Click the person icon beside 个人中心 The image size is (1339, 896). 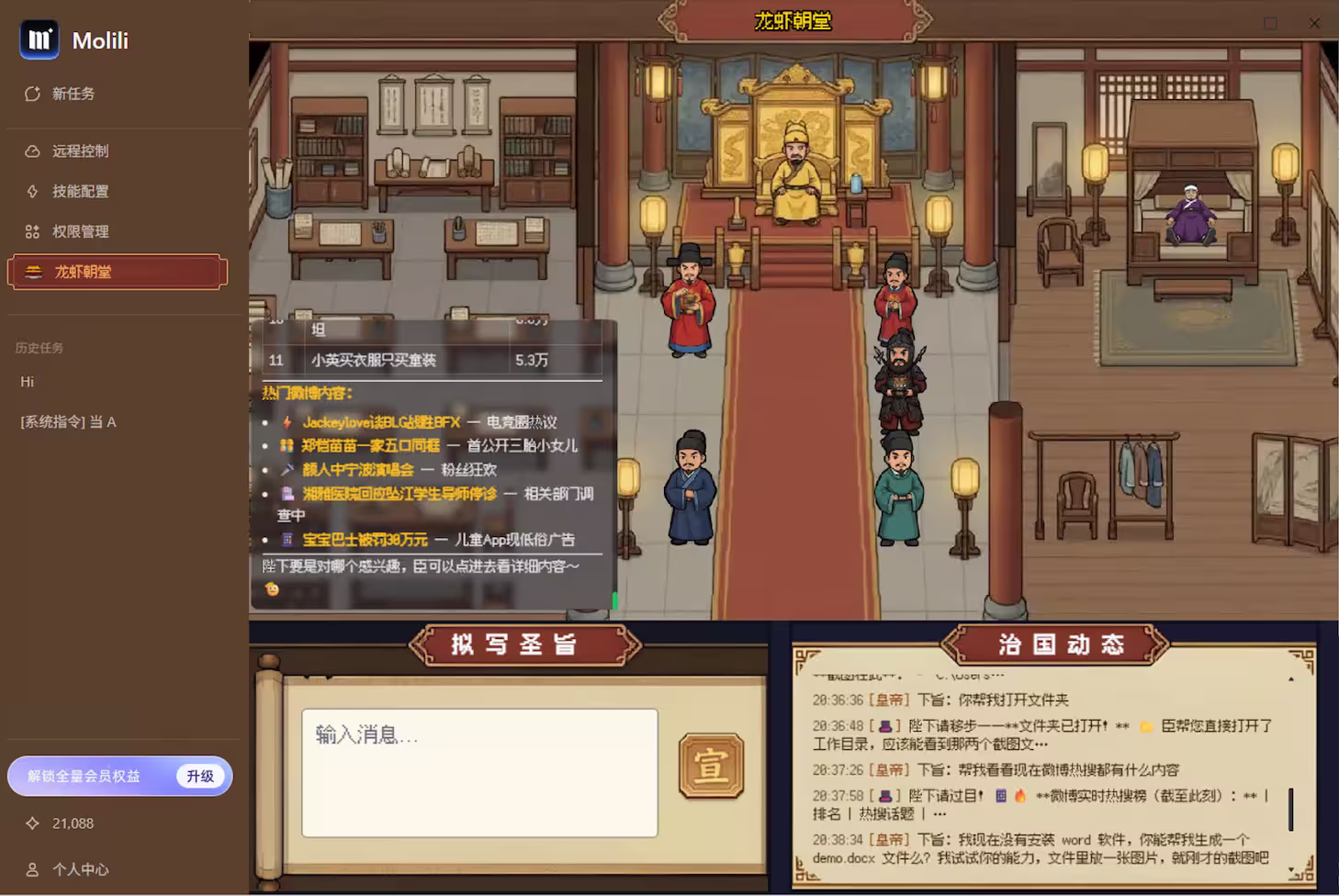34,869
